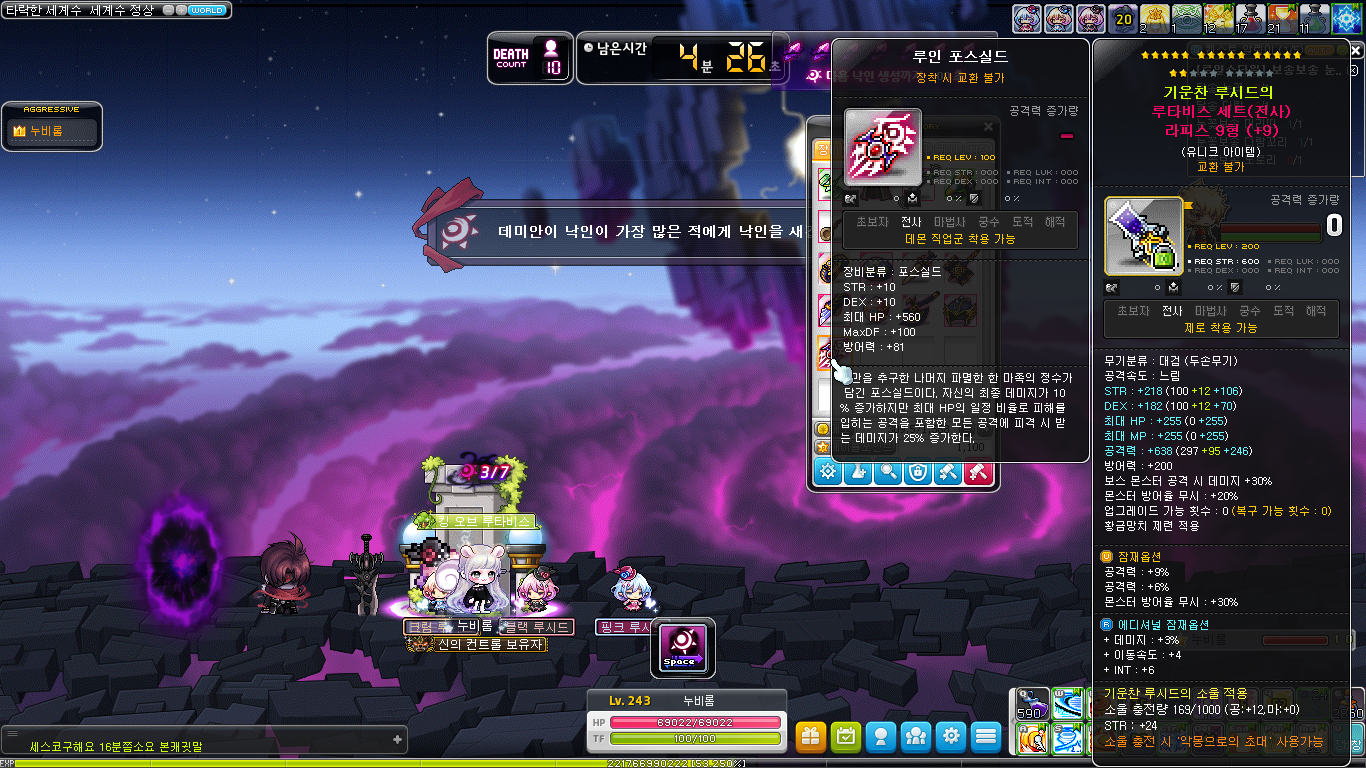Click the blue snowflake buff icon
1366x768 pixels.
[1347, 19]
